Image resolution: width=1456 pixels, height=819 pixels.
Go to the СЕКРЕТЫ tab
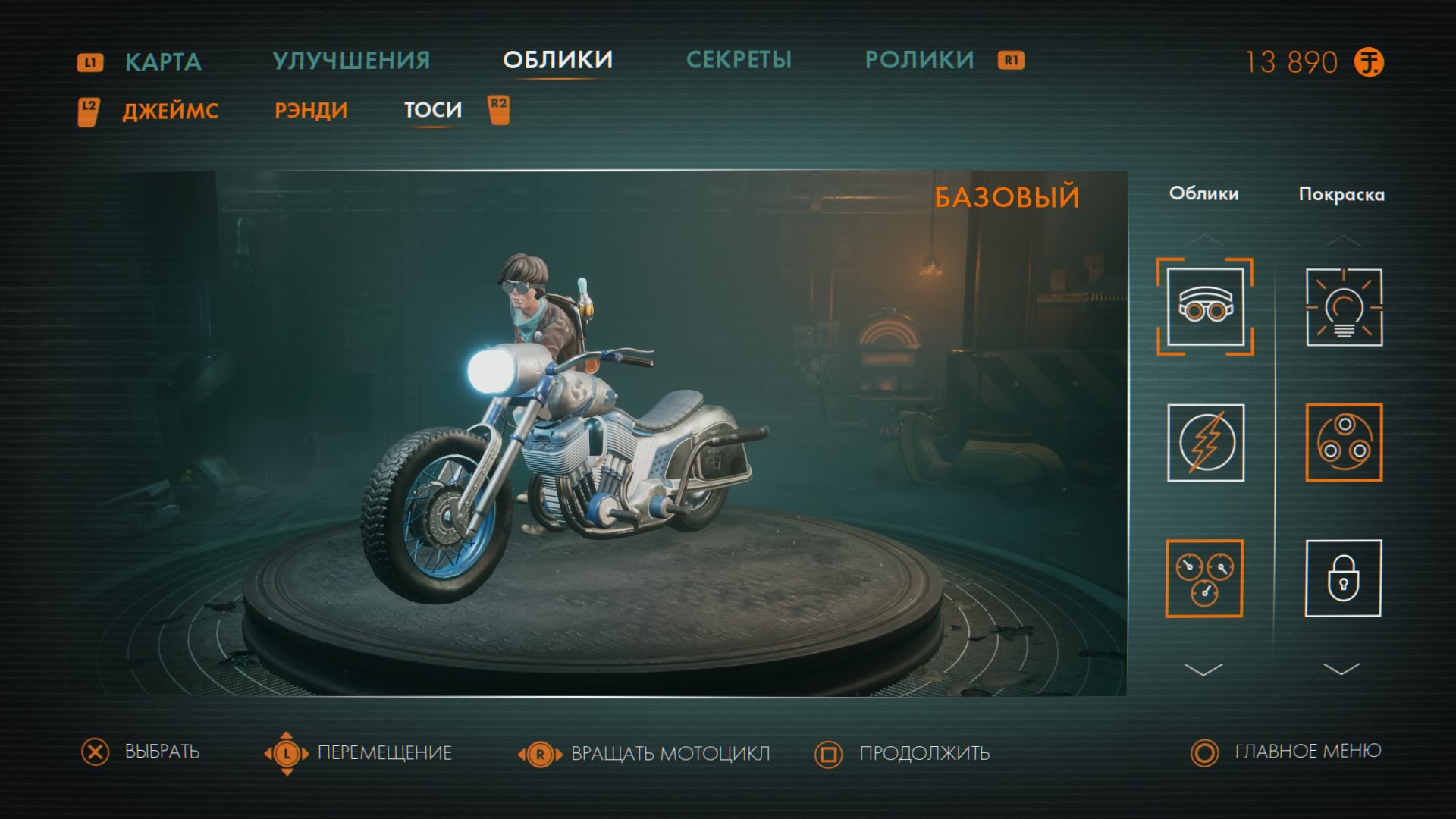pos(739,61)
